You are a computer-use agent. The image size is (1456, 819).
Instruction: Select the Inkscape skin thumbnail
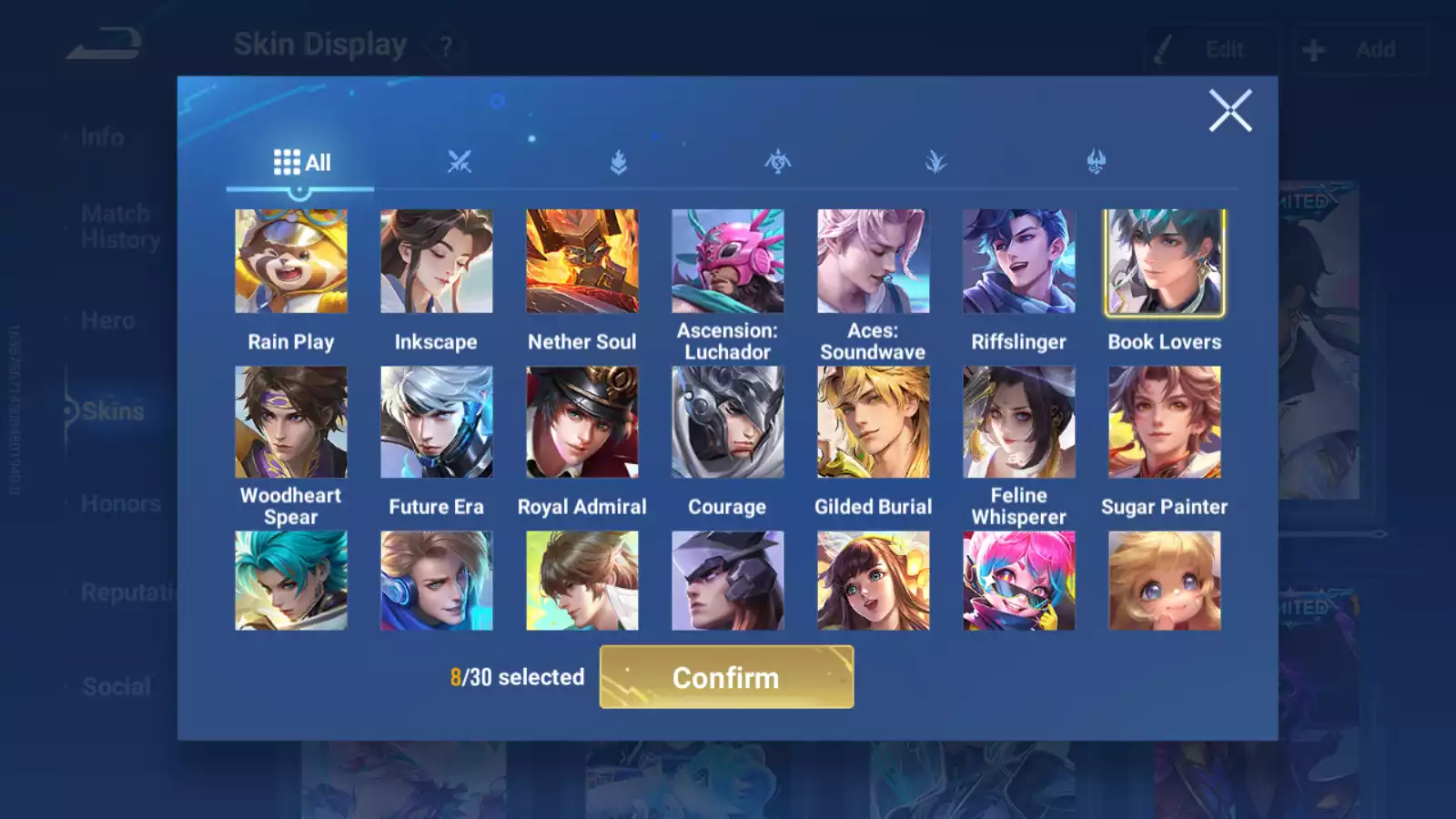coord(437,261)
